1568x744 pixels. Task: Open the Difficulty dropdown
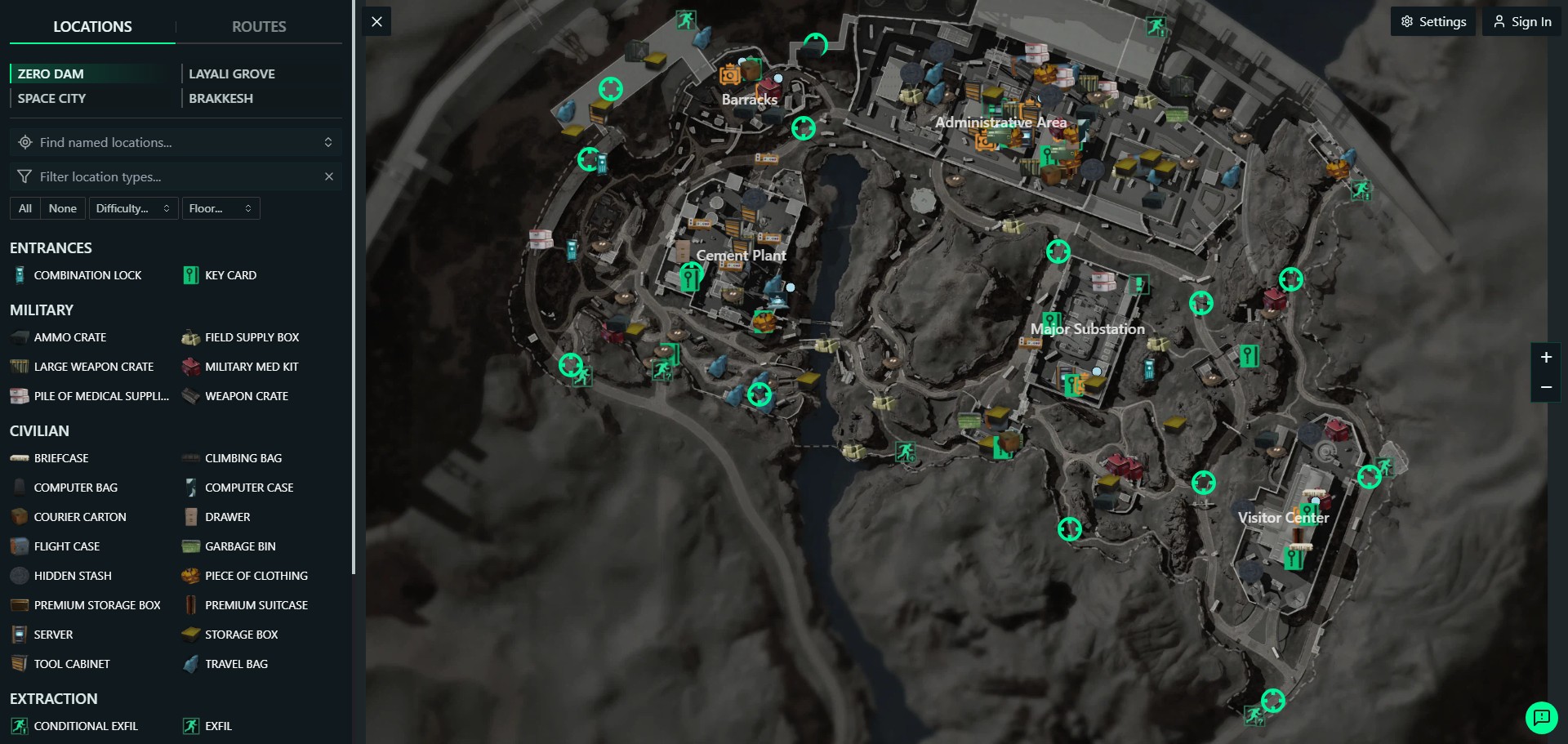tap(132, 208)
